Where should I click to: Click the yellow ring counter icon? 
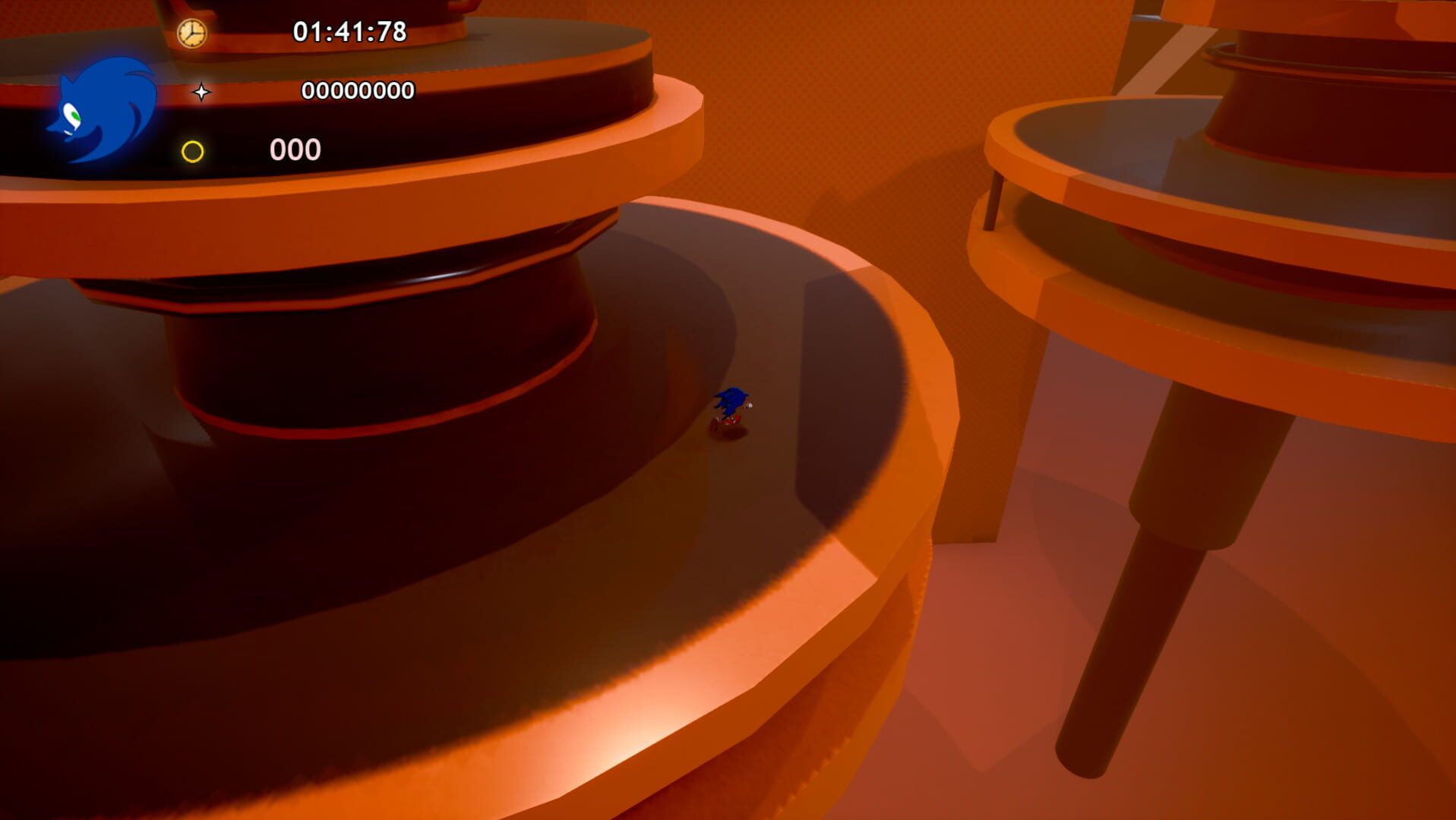point(192,149)
